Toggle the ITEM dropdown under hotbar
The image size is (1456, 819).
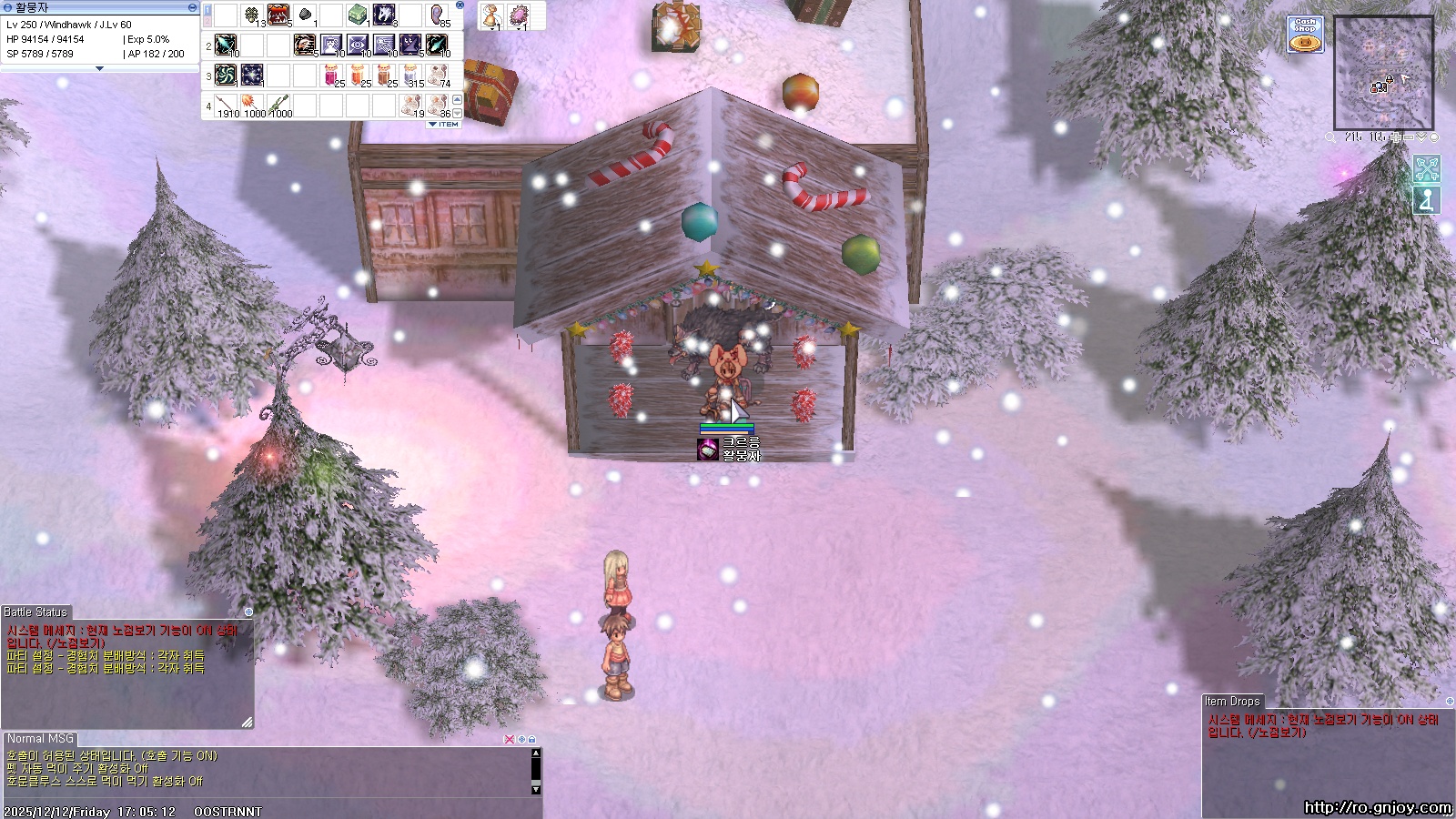coord(444,125)
